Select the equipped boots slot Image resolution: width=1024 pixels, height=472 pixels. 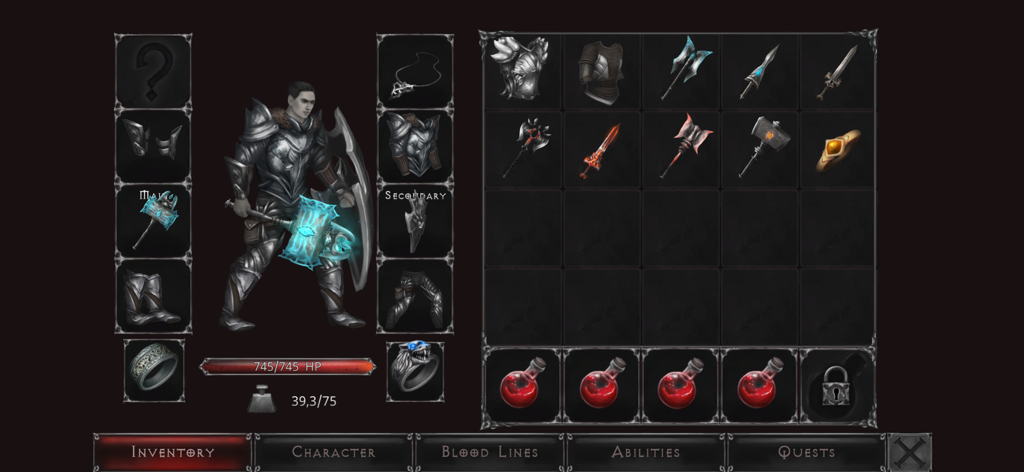pyautogui.click(x=153, y=296)
